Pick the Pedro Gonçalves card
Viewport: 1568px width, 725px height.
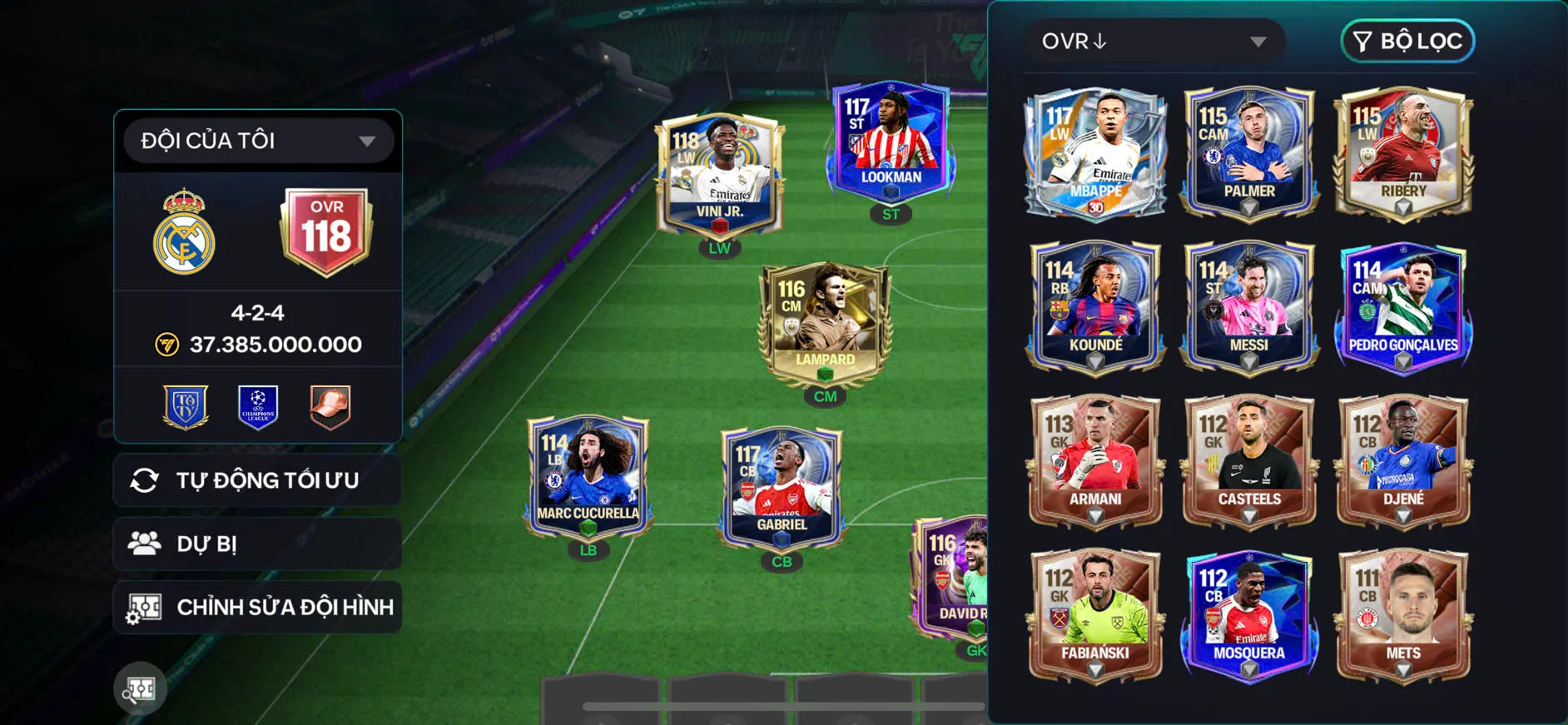pyautogui.click(x=1403, y=306)
